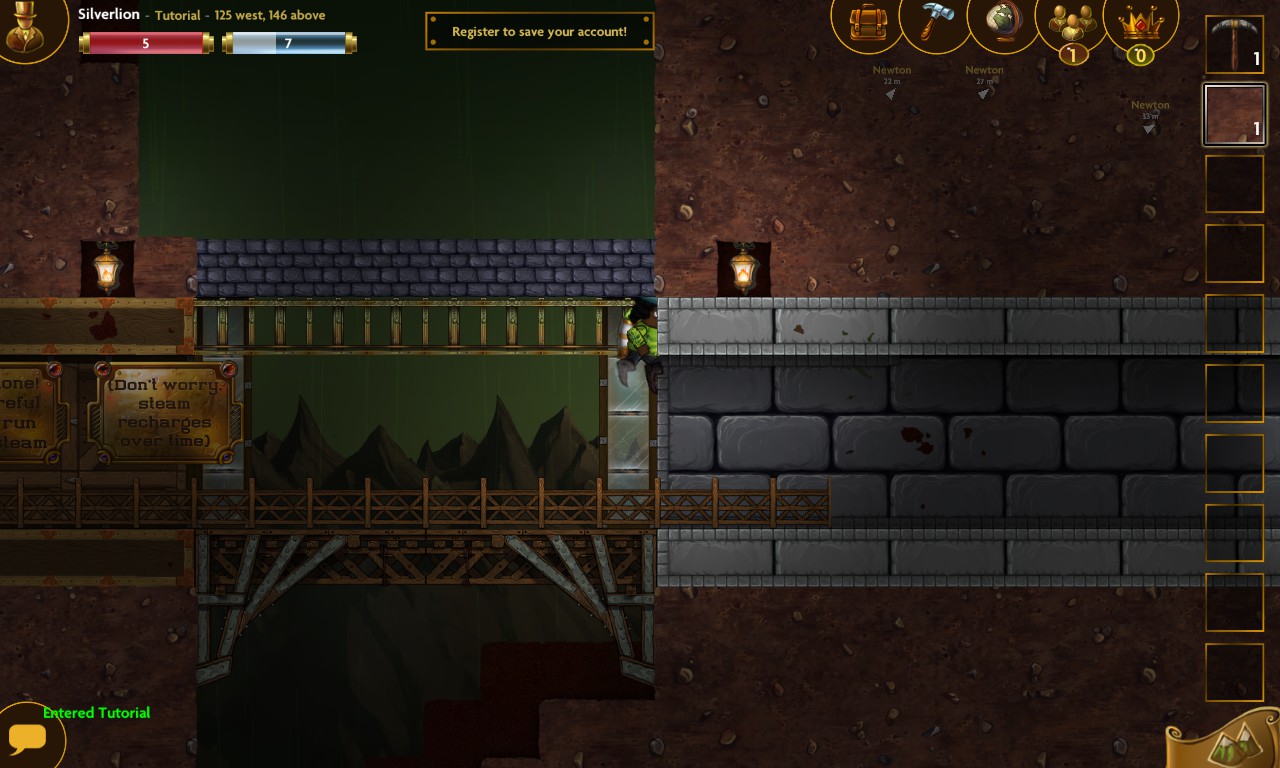Open the world map globe icon

(1002, 22)
